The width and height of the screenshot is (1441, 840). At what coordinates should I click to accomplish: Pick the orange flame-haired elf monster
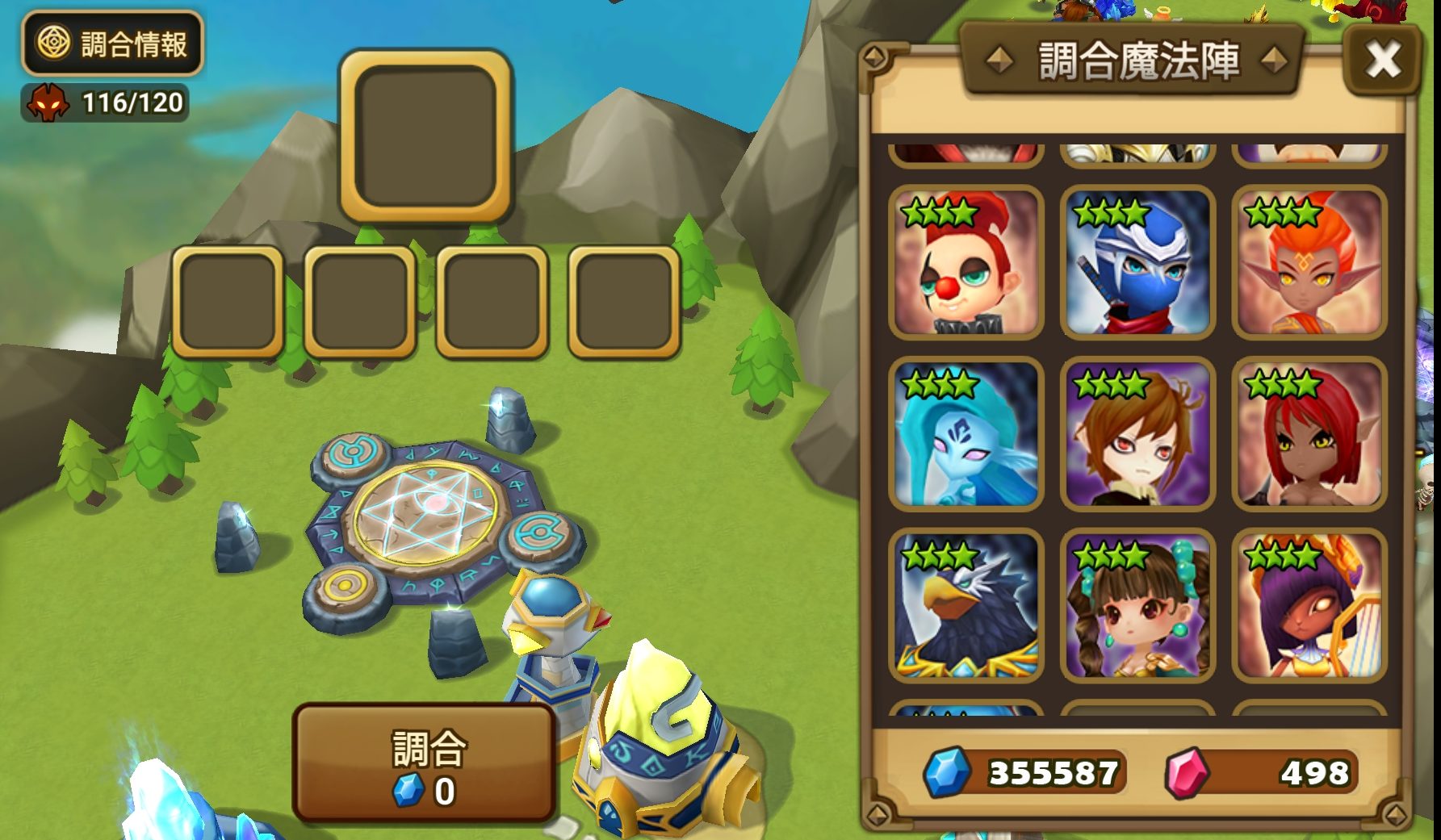pos(1309,263)
